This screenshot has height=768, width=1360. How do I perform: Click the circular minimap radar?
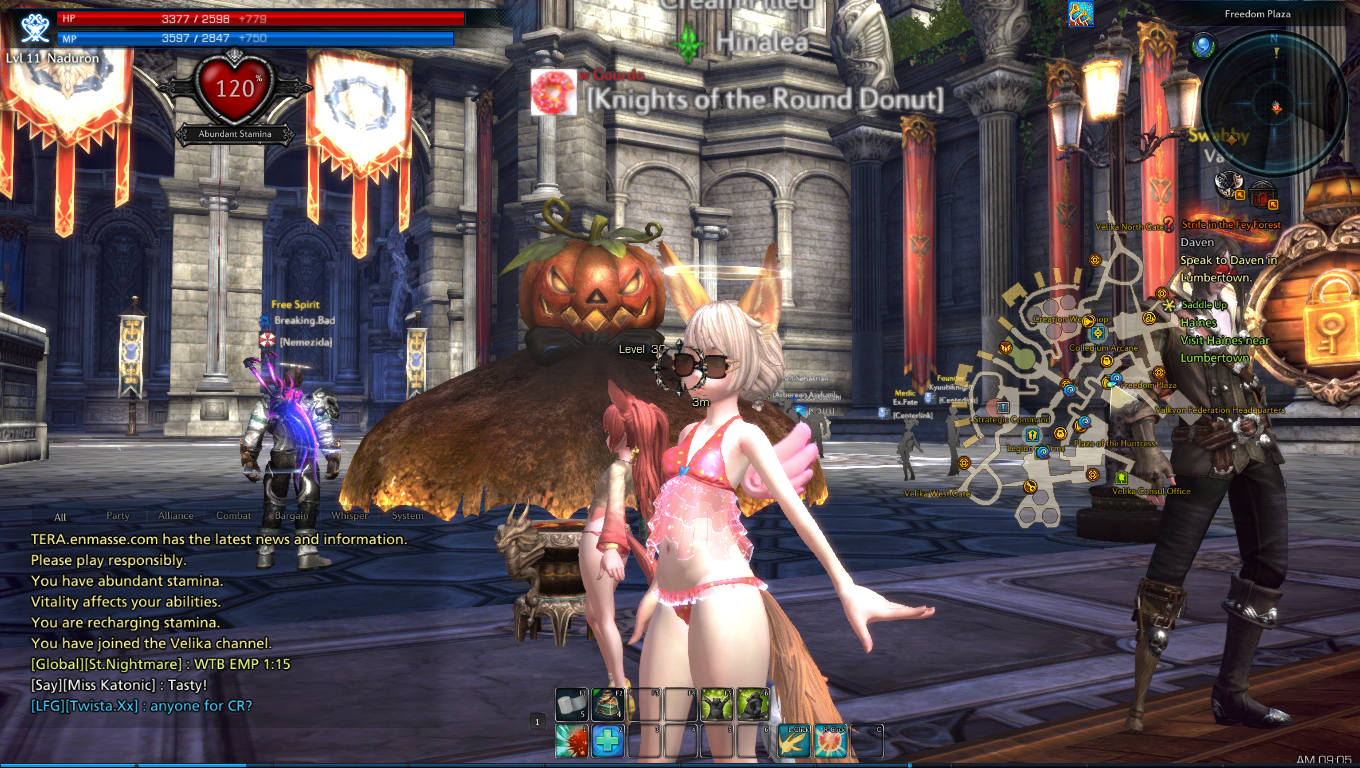(1274, 104)
